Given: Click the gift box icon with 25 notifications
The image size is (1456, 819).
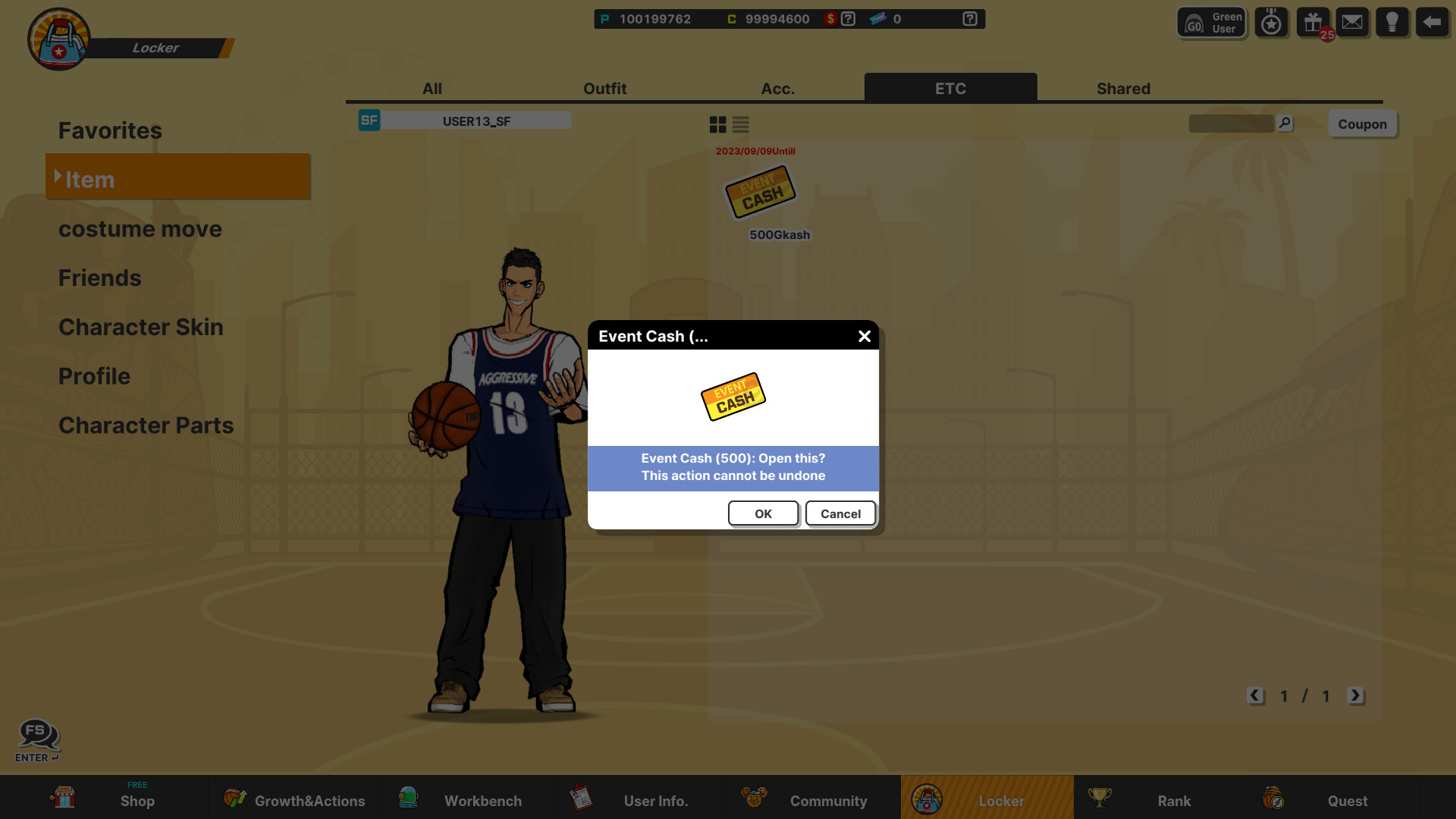Looking at the screenshot, I should [x=1312, y=21].
